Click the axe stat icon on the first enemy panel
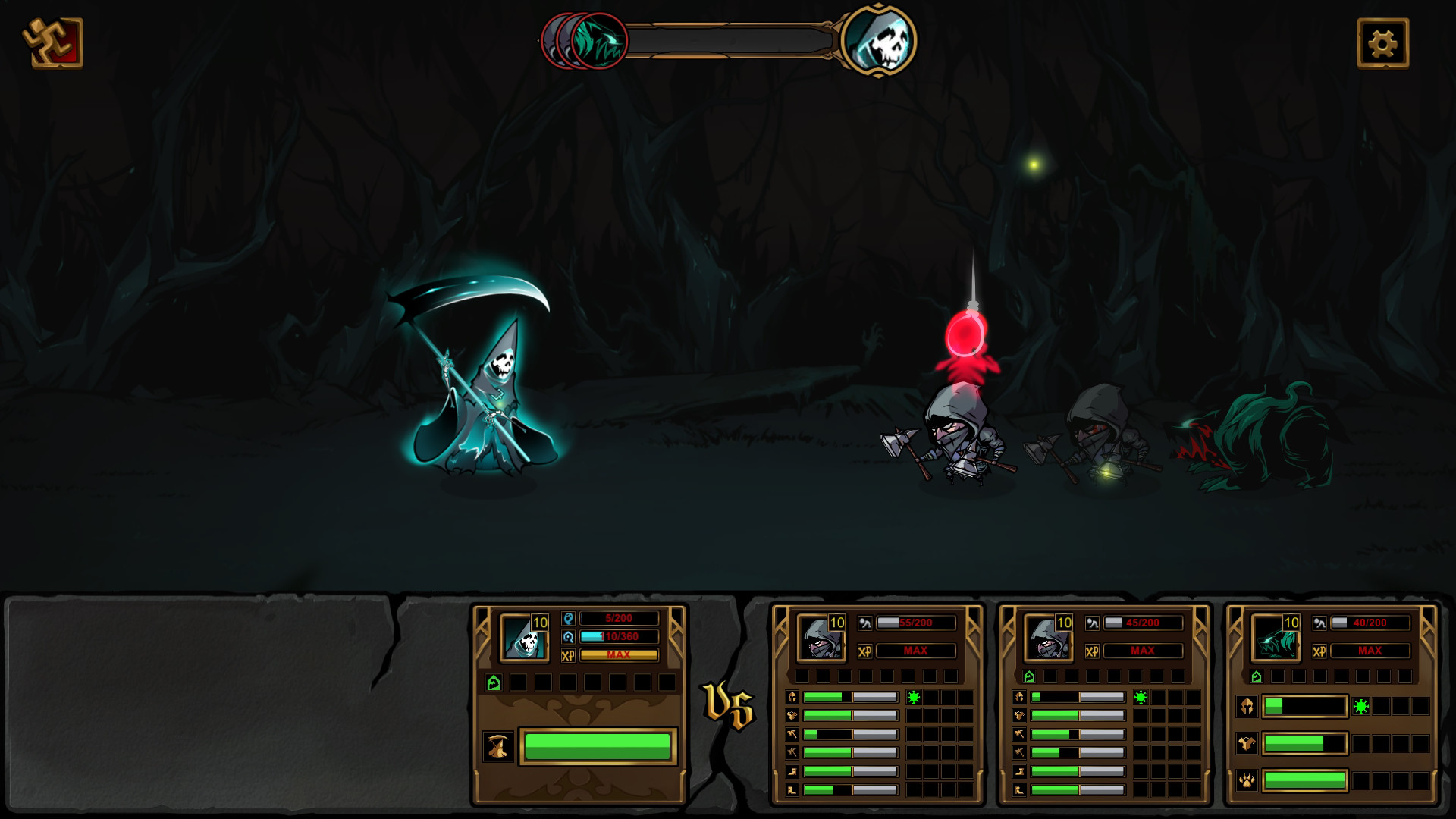The width and height of the screenshot is (1456, 819). [x=791, y=733]
